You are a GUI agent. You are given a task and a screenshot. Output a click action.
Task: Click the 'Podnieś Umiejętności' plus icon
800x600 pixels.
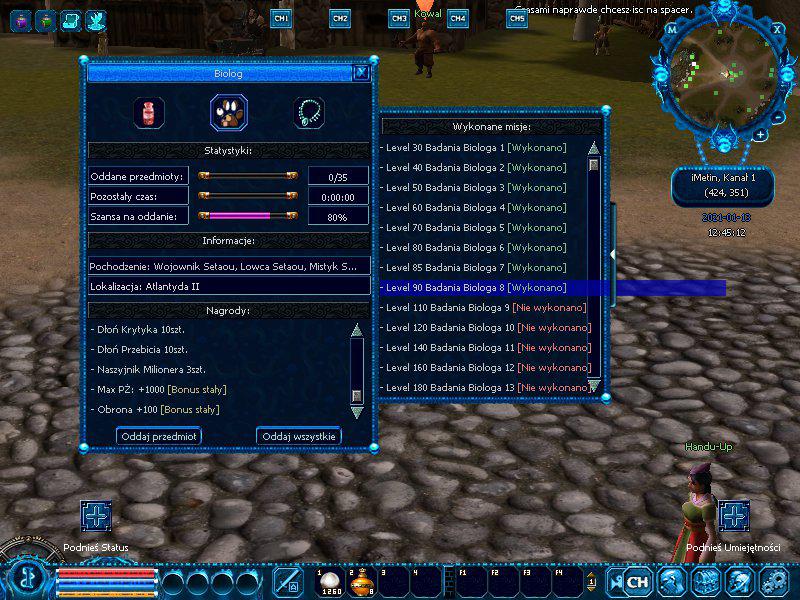(x=734, y=516)
